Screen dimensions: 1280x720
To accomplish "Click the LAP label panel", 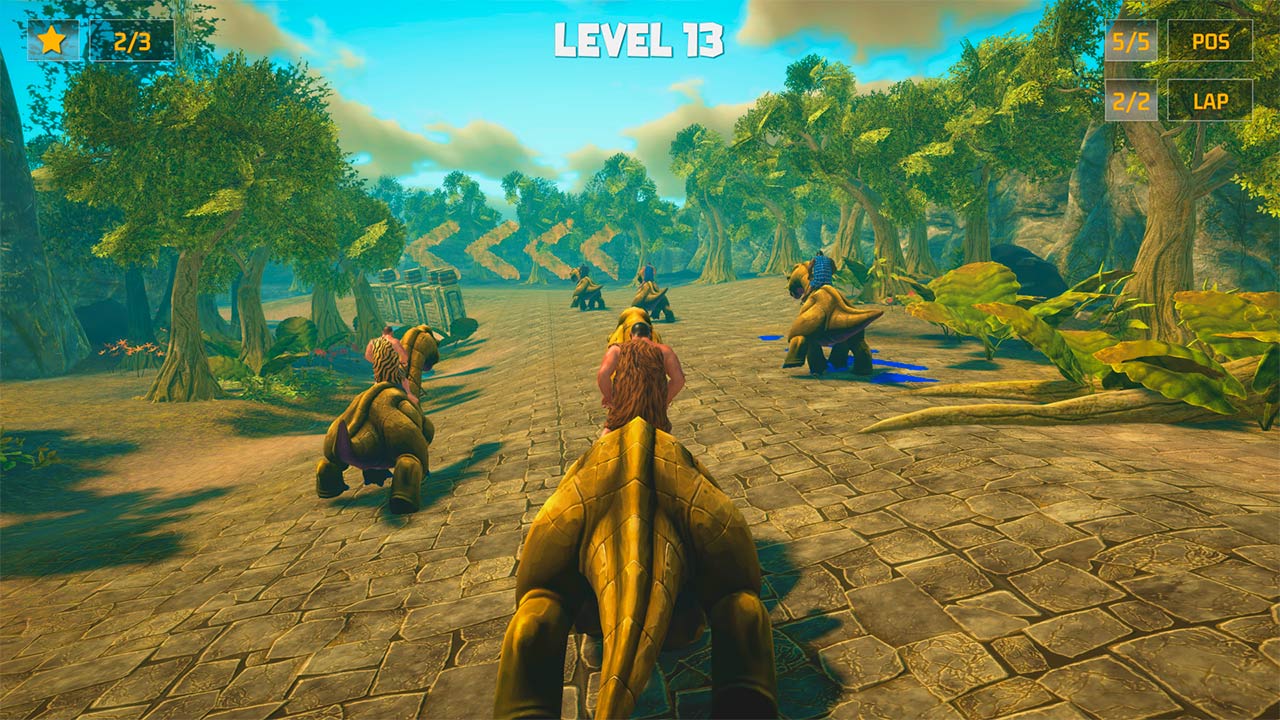I will point(1213,101).
